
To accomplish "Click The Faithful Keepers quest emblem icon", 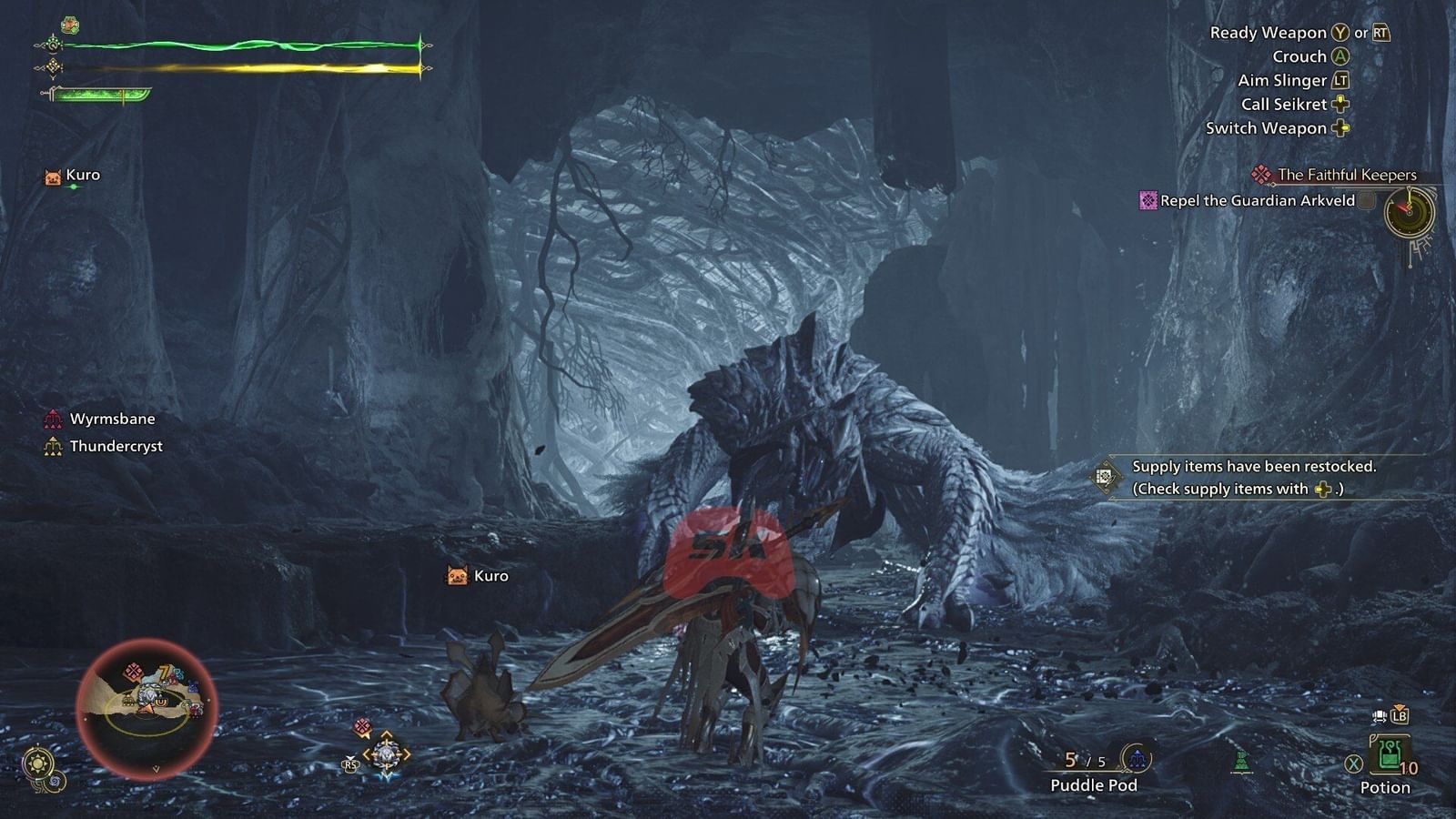I will pyautogui.click(x=1261, y=172).
